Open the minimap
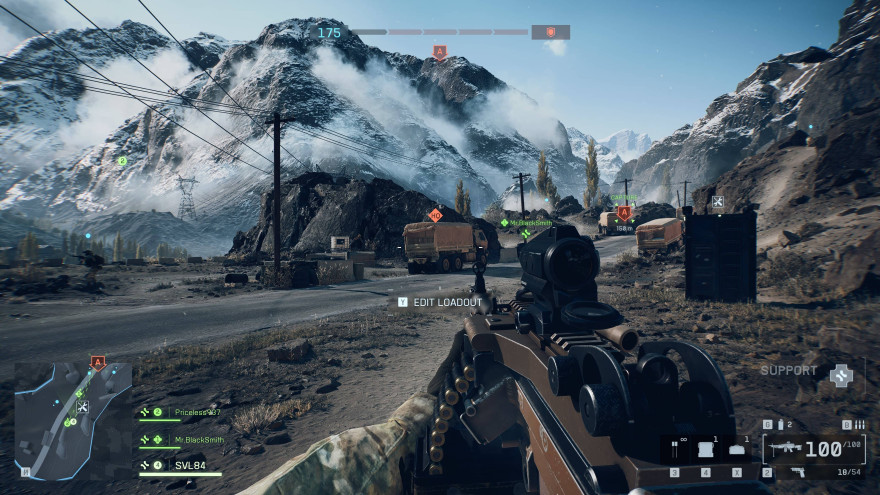This screenshot has height=495, width=880. pos(73,420)
